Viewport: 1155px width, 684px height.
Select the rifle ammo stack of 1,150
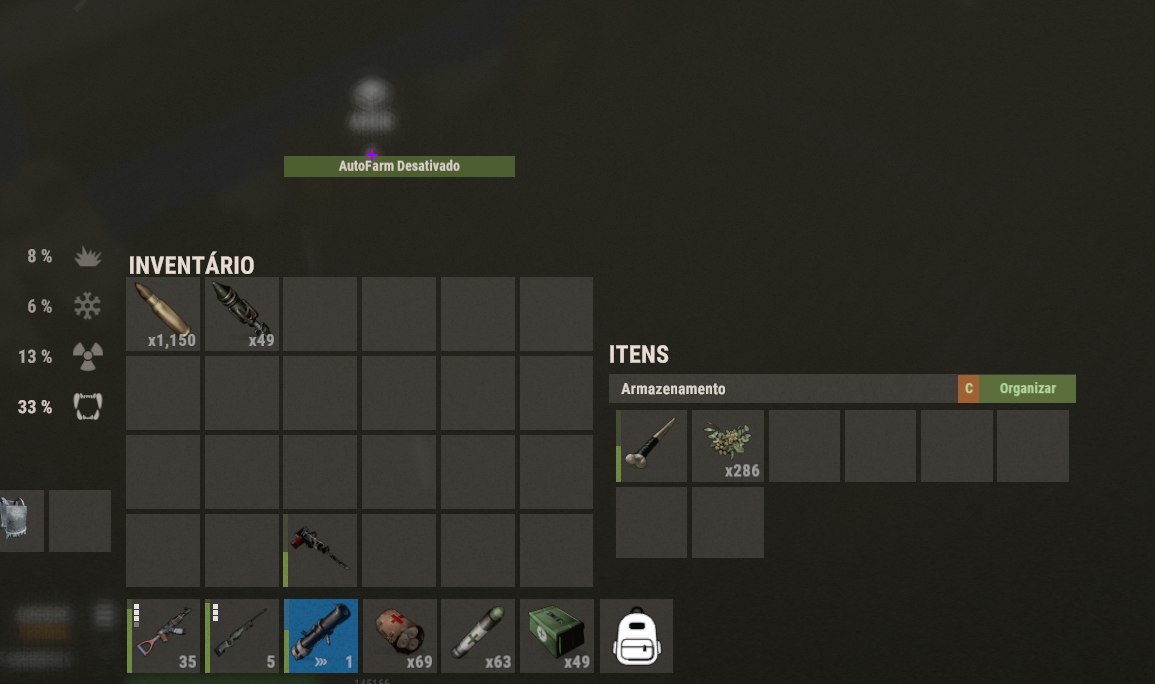tap(163, 314)
